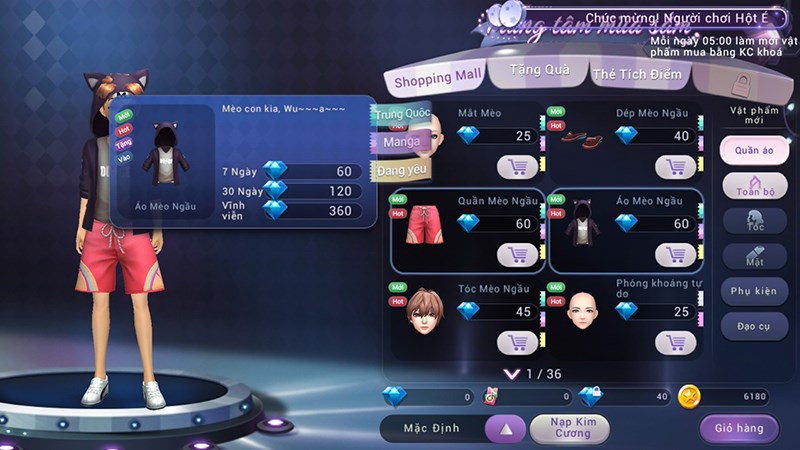The width and height of the screenshot is (800, 450).
Task: Add Quần Mèo Ngầu shorts to cart
Action: 518,255
